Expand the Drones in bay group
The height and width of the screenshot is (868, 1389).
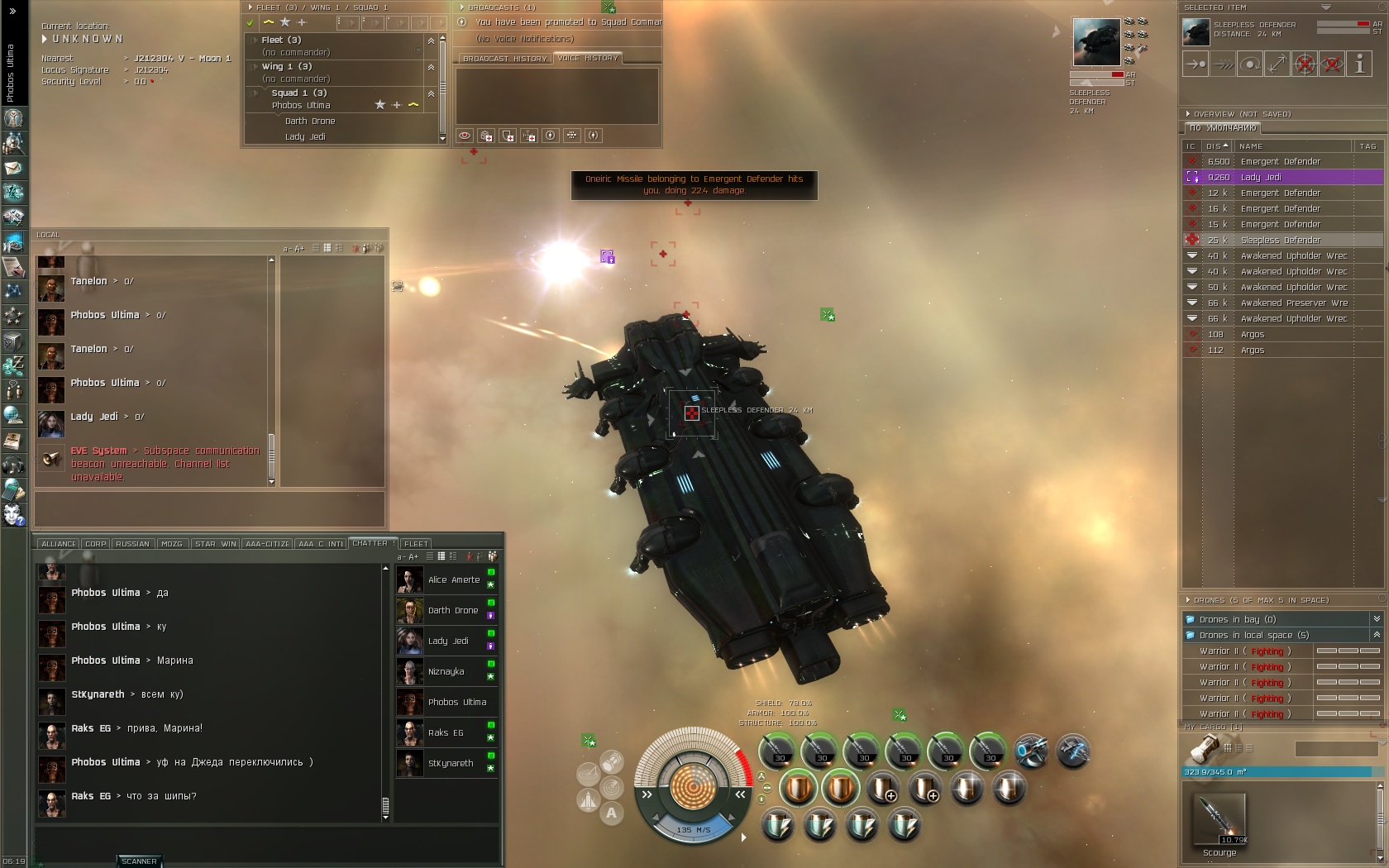click(x=1377, y=619)
